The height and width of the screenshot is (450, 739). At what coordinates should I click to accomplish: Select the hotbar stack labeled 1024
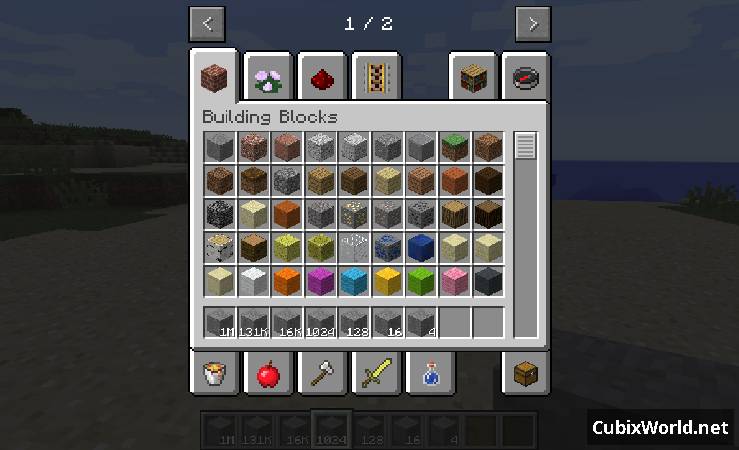[321, 323]
